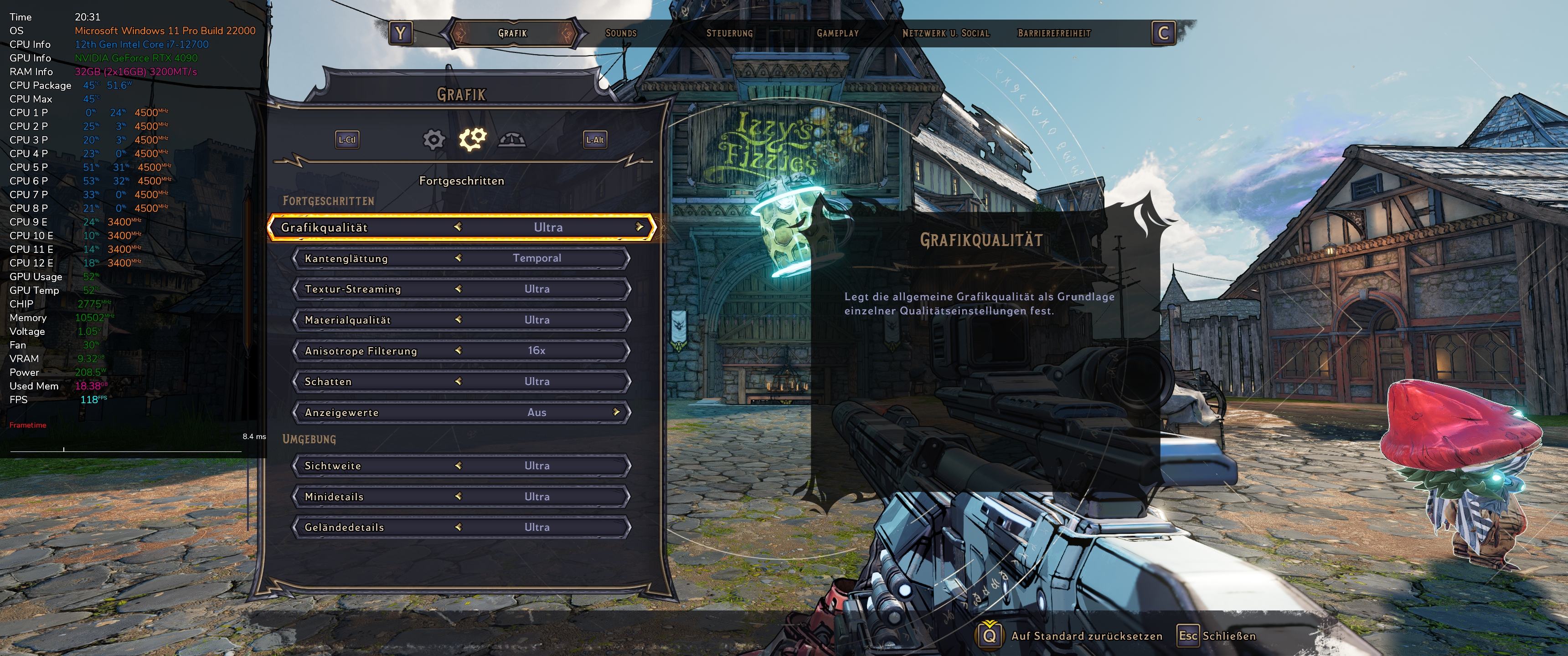This screenshot has height=656, width=1568.
Task: Open the basic gear graphics sub-tab
Action: tap(433, 140)
